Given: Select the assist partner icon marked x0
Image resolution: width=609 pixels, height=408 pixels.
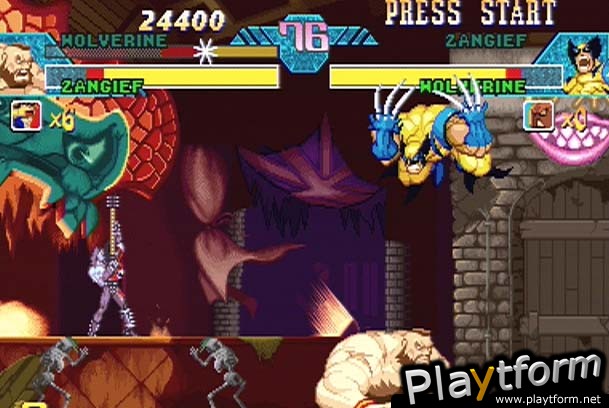Looking at the screenshot, I should (x=537, y=117).
